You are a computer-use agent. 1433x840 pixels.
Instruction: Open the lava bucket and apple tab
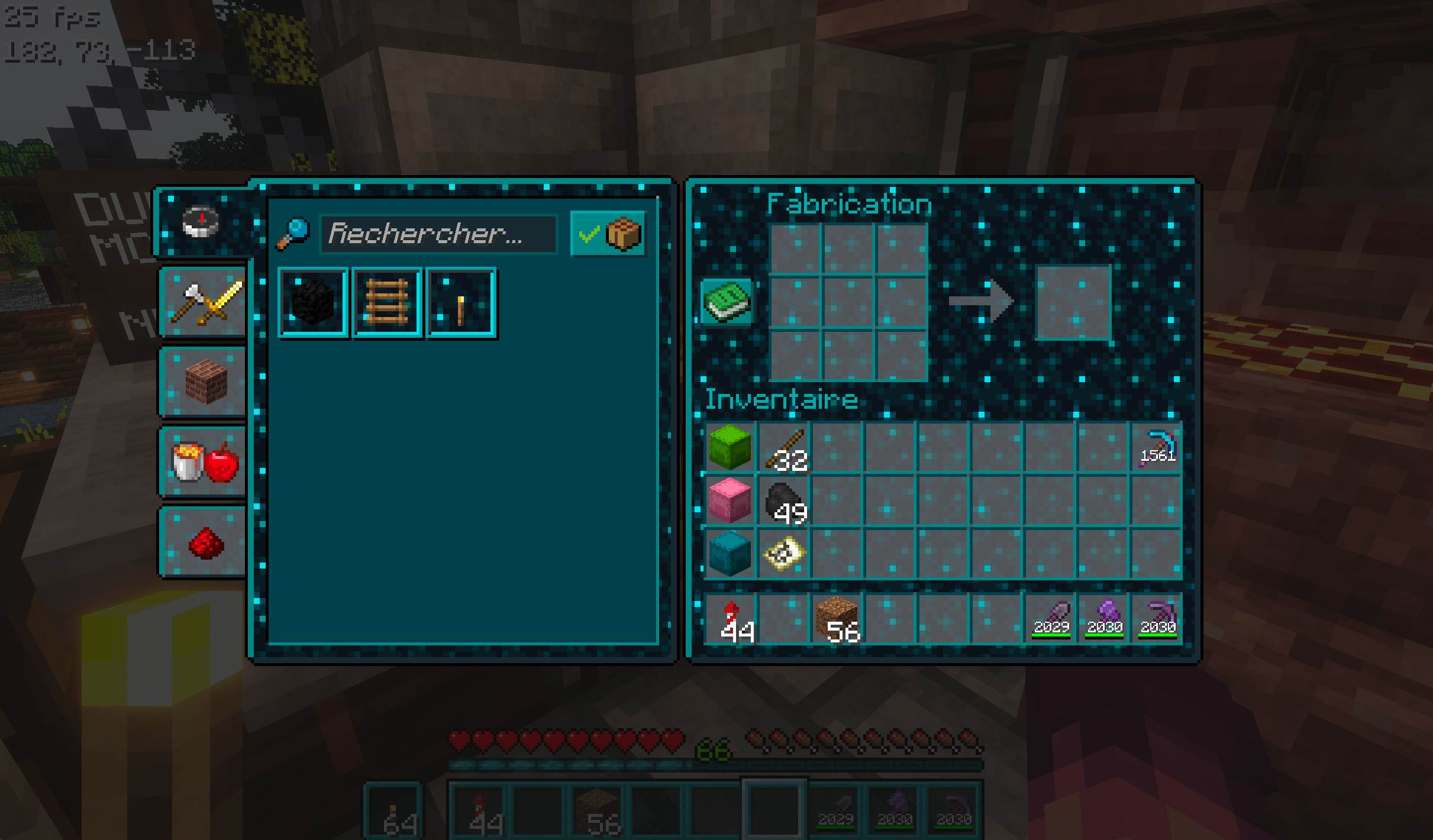click(204, 462)
